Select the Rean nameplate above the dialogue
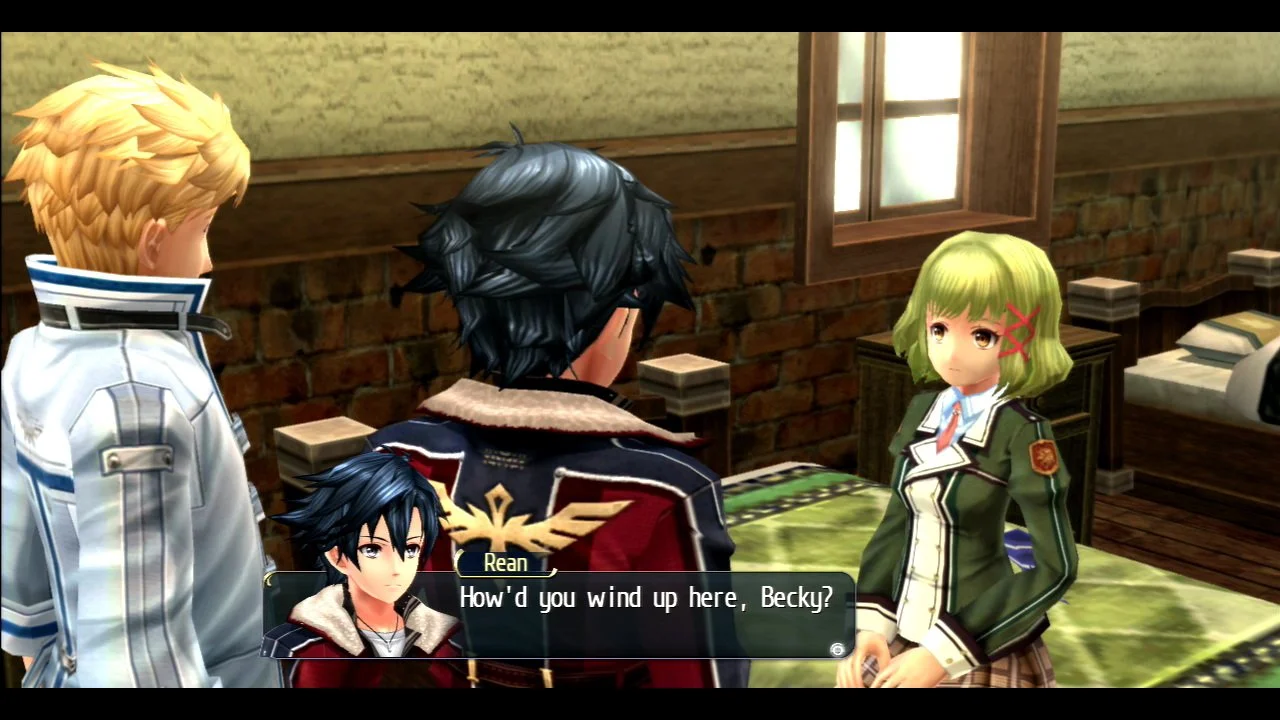The height and width of the screenshot is (720, 1280). click(505, 563)
